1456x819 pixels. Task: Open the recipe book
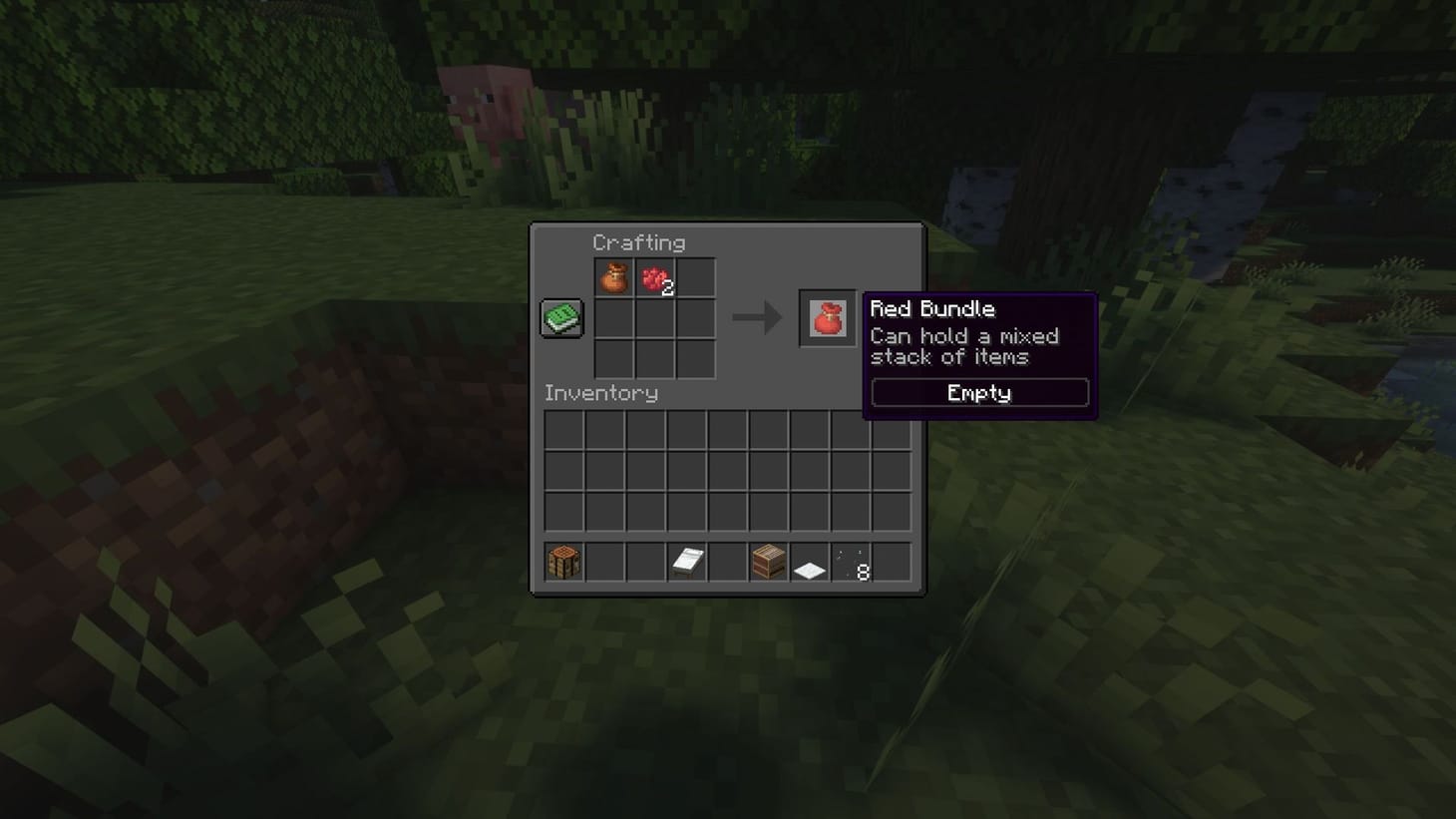561,317
